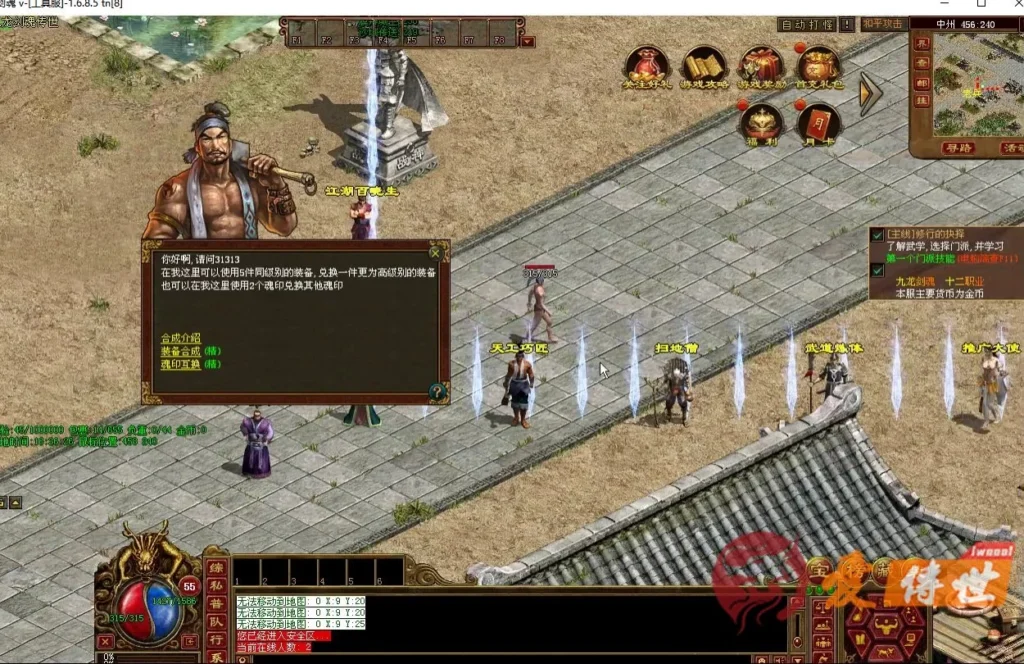1024x664 pixels.
Task: Open the 宝 treasure round button
Action: click(x=820, y=570)
